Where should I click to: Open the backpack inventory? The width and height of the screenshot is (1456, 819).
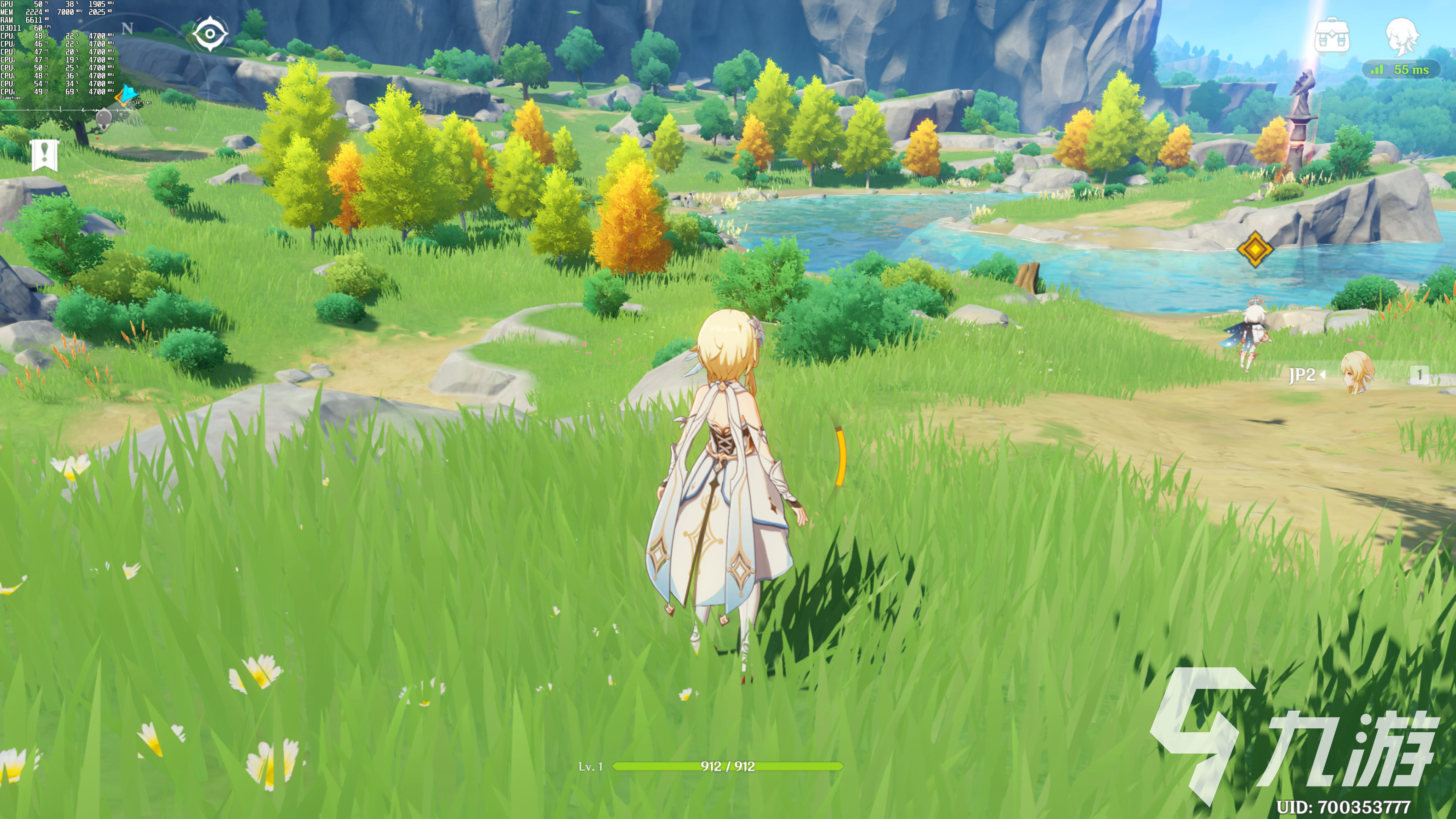pyautogui.click(x=1332, y=36)
